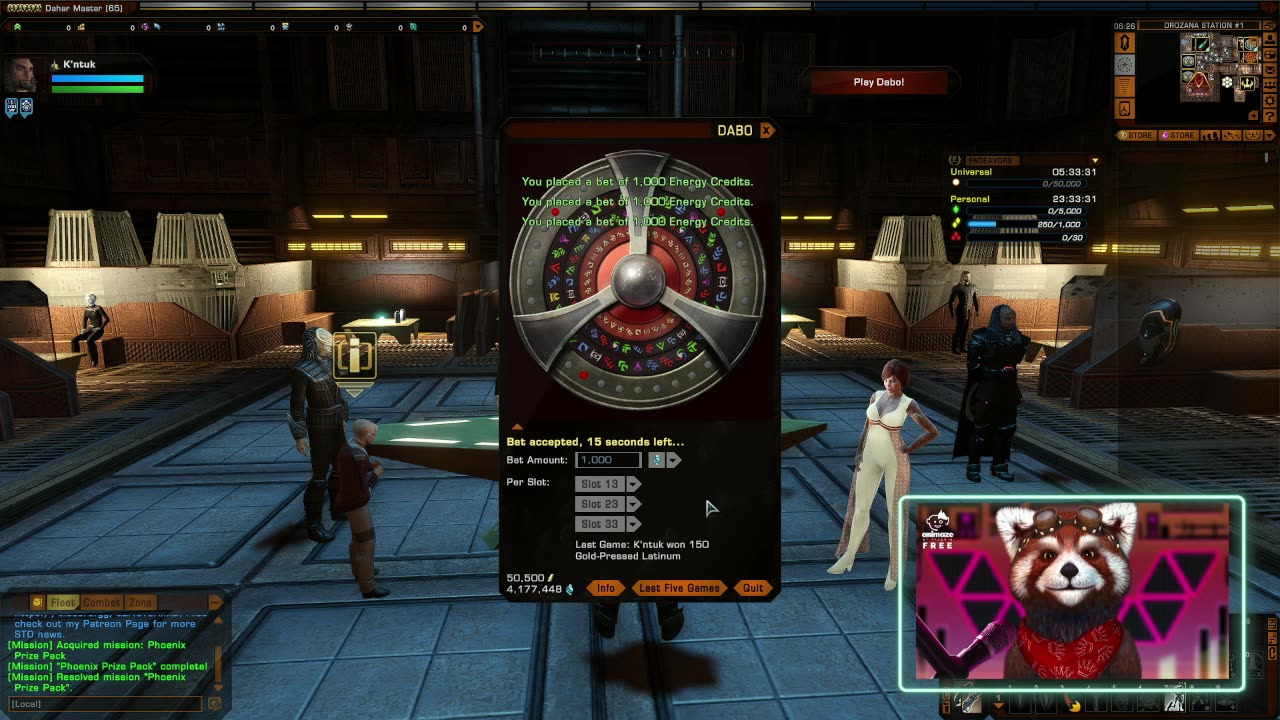The image size is (1280, 720).
Task: Close the Dabo window
Action: point(767,130)
